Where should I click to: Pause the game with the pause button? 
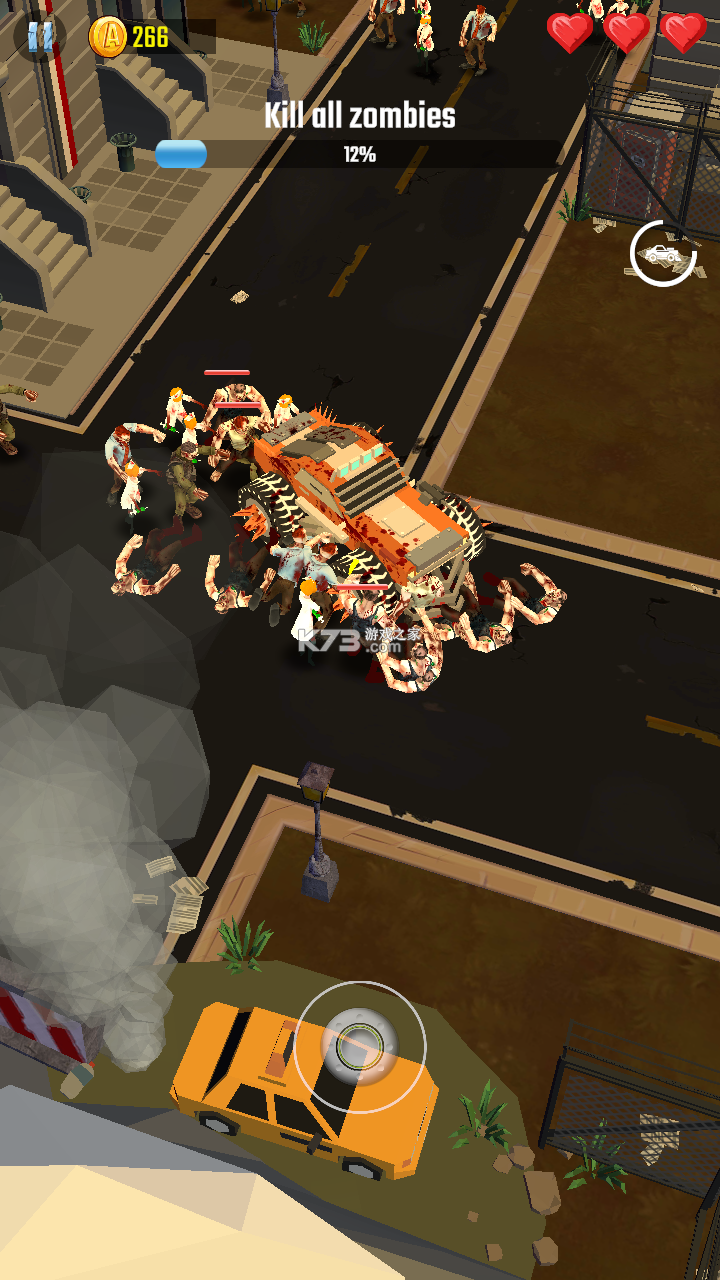pyautogui.click(x=40, y=37)
